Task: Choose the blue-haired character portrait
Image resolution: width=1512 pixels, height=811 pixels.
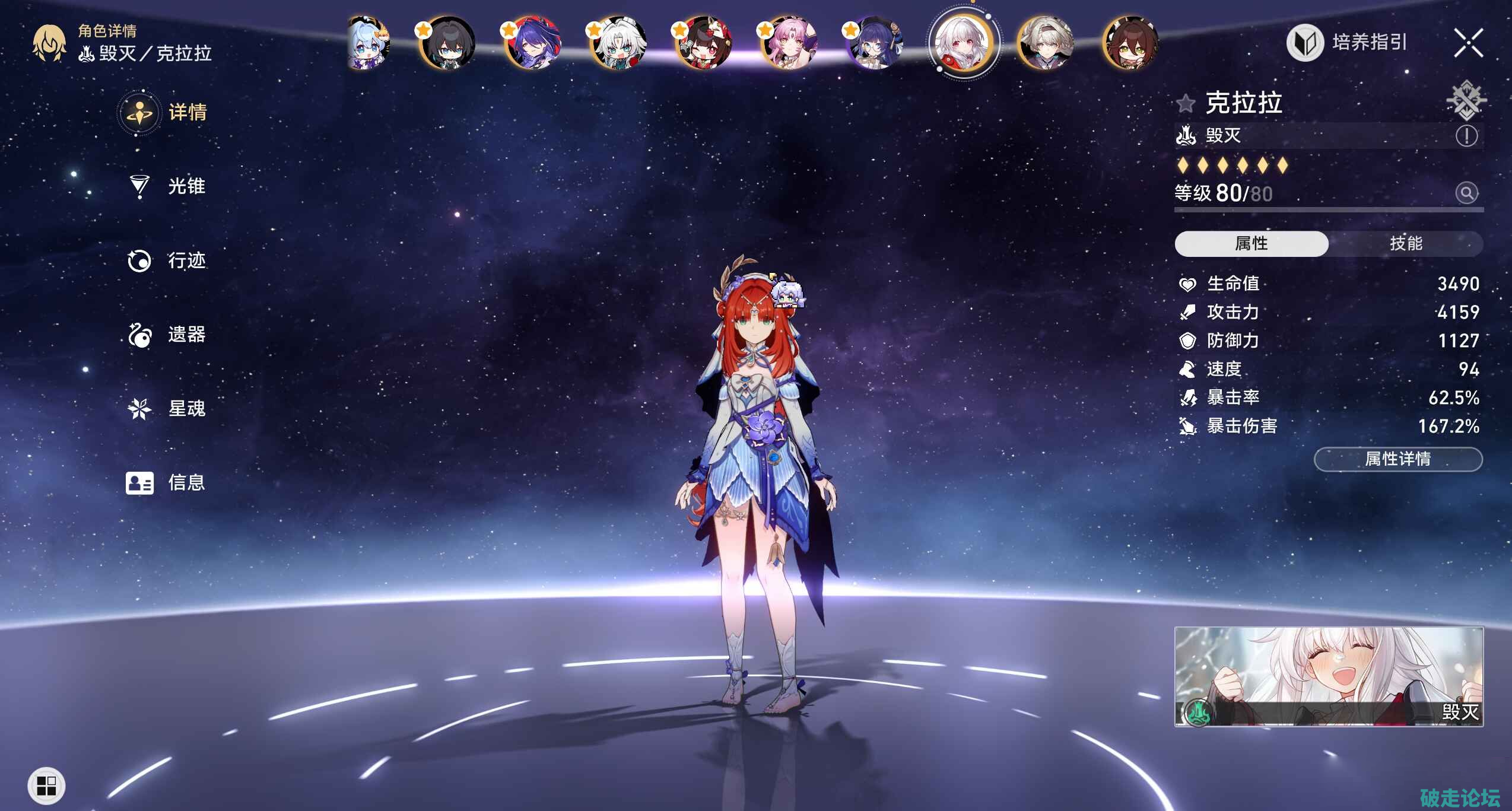Action: point(369,43)
